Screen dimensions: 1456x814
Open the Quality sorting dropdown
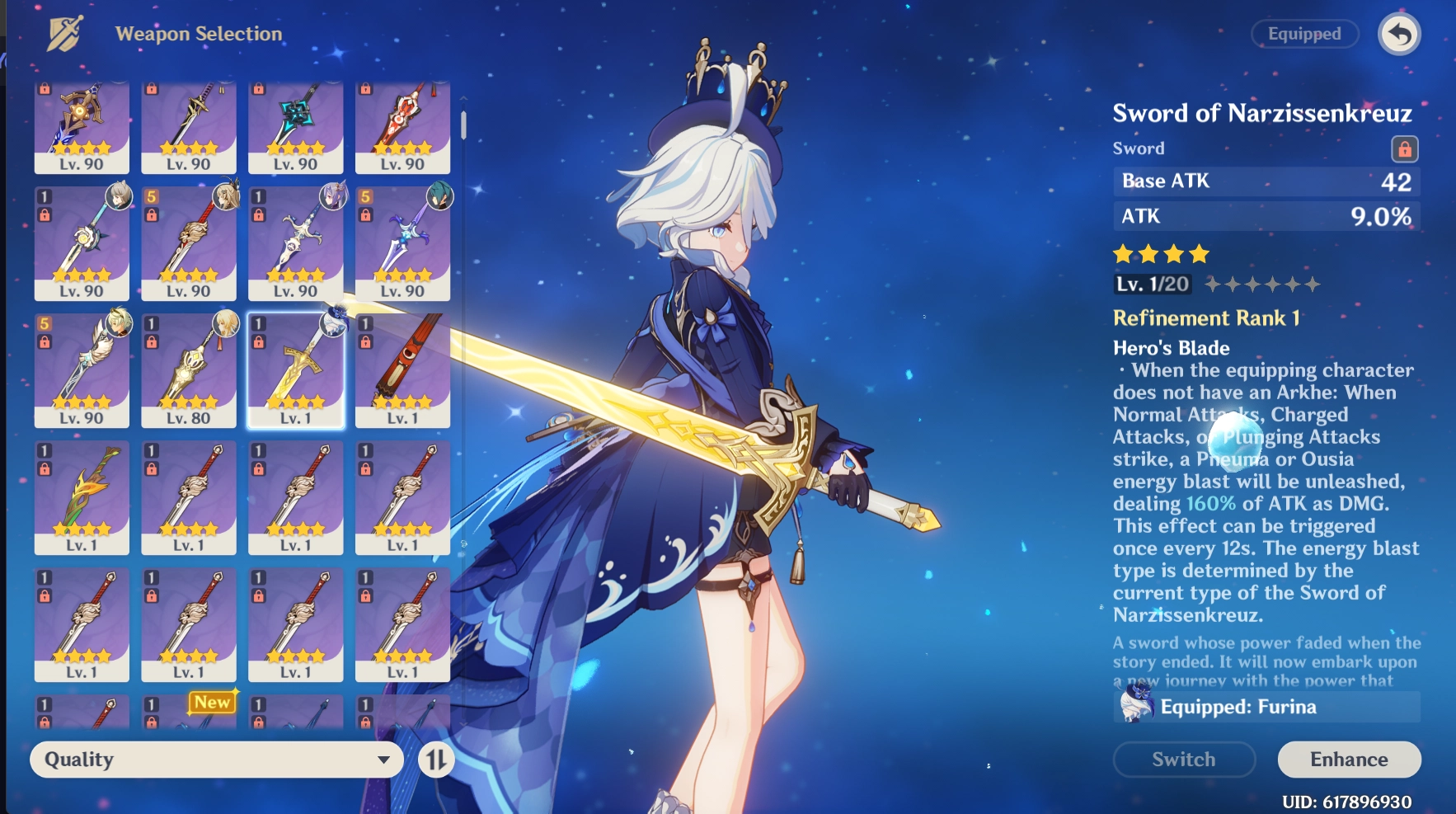point(216,759)
